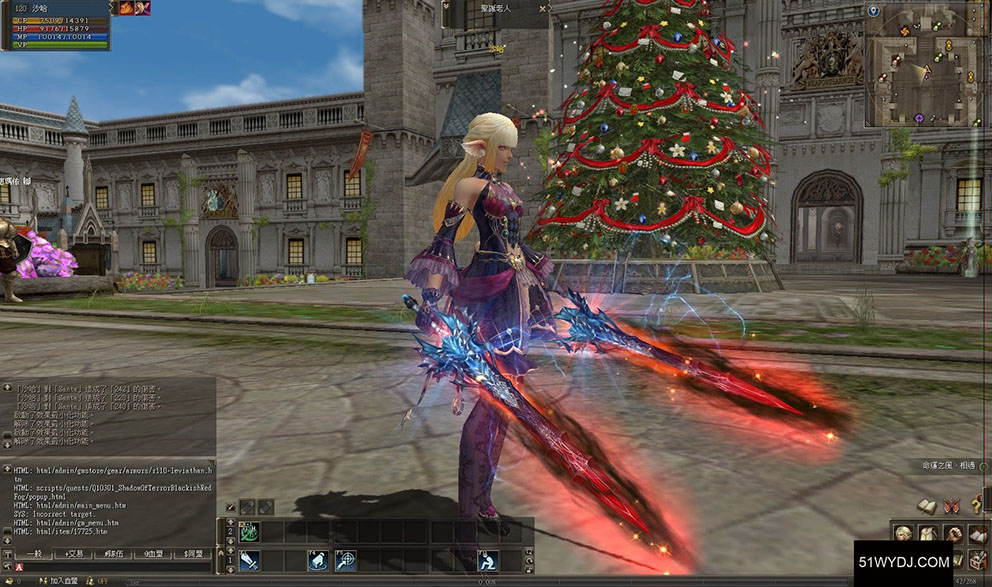The image size is (992, 587).
Task: Use the F5 target crosshair skill
Action: [x=345, y=560]
